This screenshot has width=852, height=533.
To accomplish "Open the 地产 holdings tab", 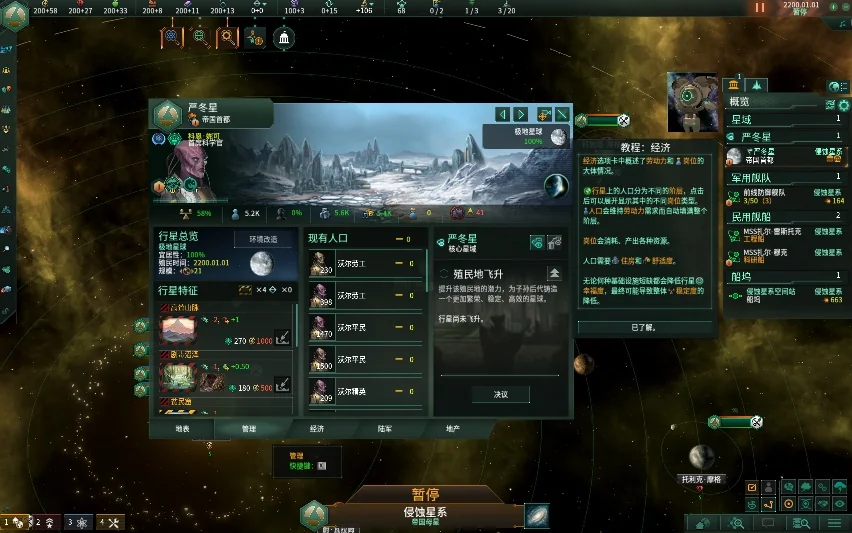I will pyautogui.click(x=453, y=428).
